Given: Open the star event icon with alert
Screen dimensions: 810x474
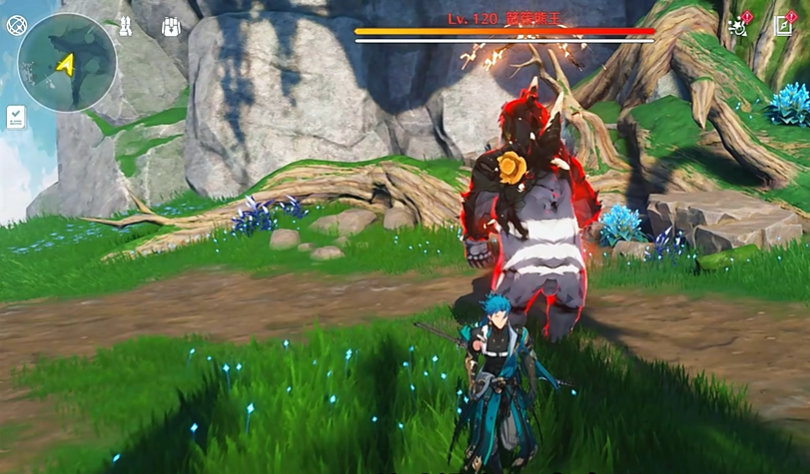Looking at the screenshot, I should click(739, 25).
